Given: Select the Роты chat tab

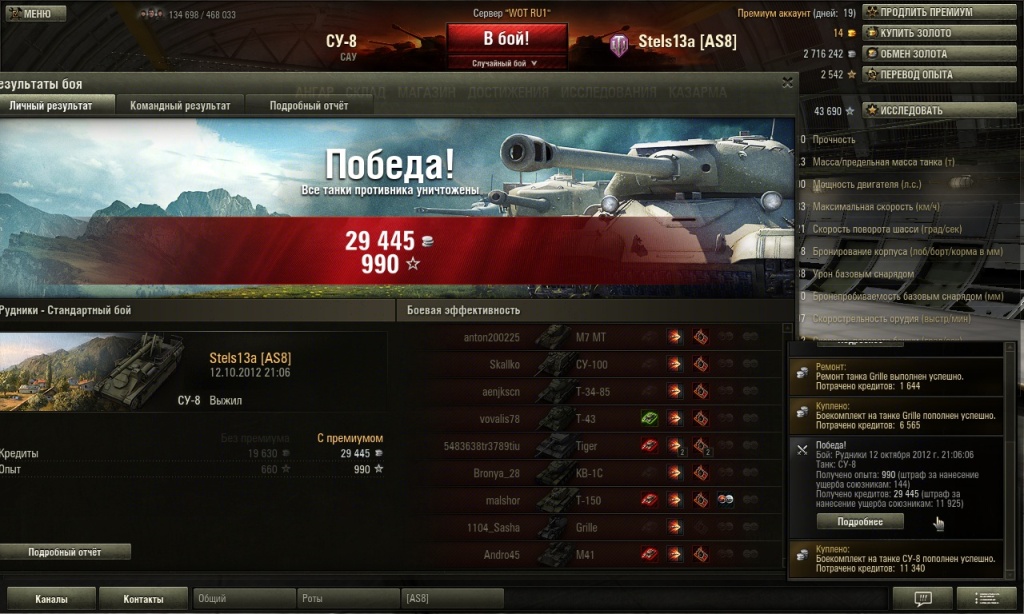Looking at the screenshot, I should 348,599.
